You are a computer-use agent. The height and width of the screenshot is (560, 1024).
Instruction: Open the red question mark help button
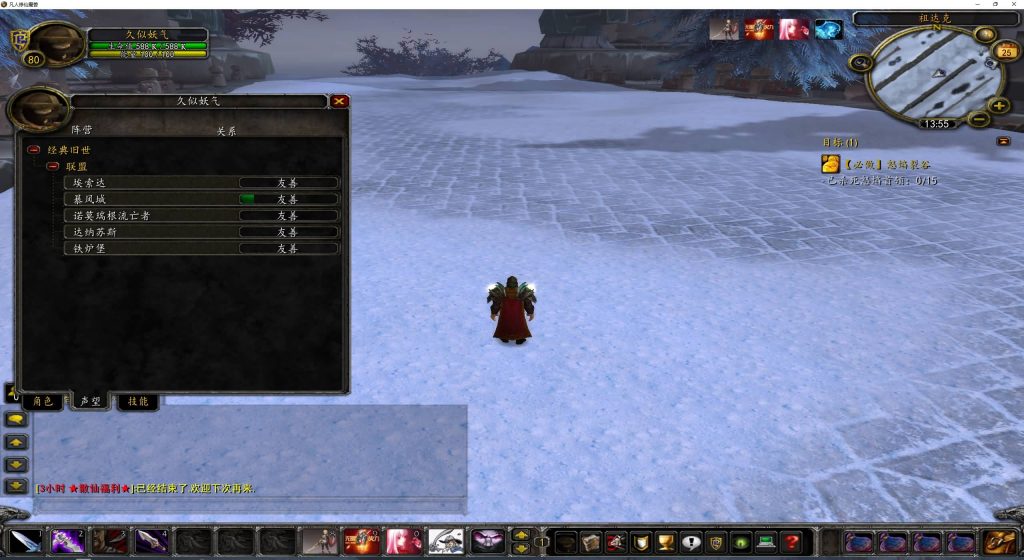point(791,542)
